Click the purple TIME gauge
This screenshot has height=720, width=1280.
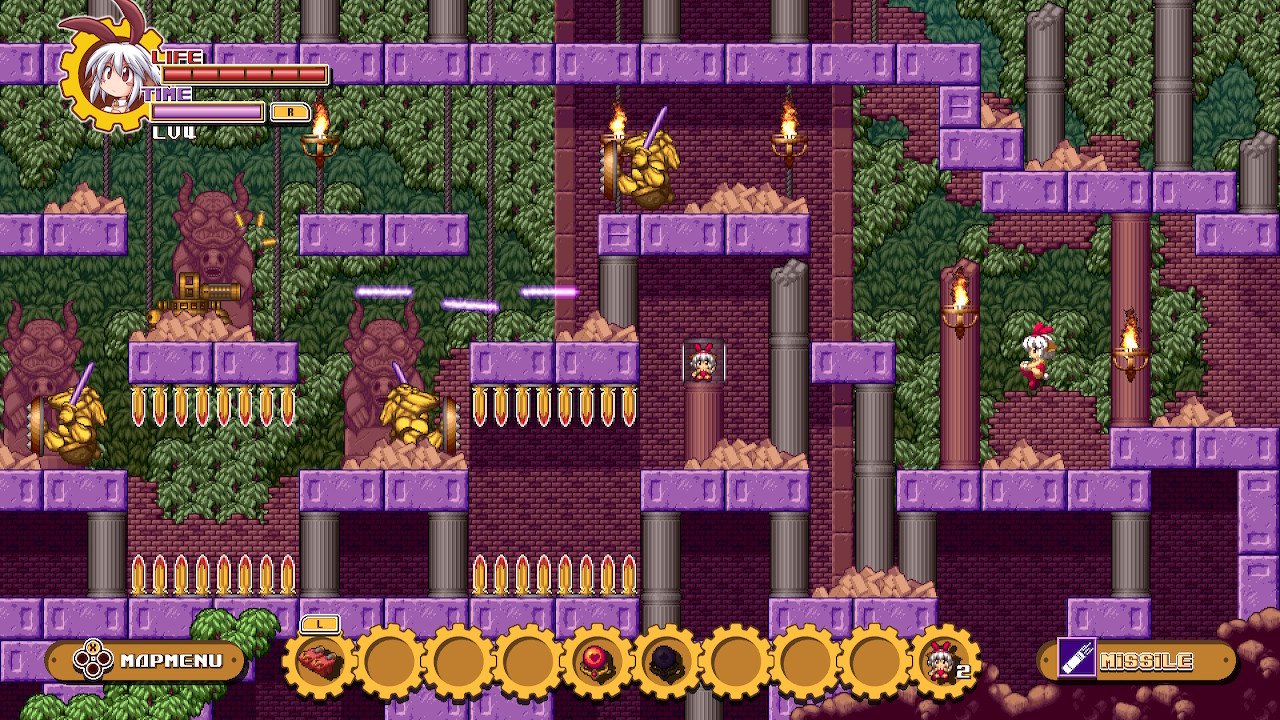(207, 111)
